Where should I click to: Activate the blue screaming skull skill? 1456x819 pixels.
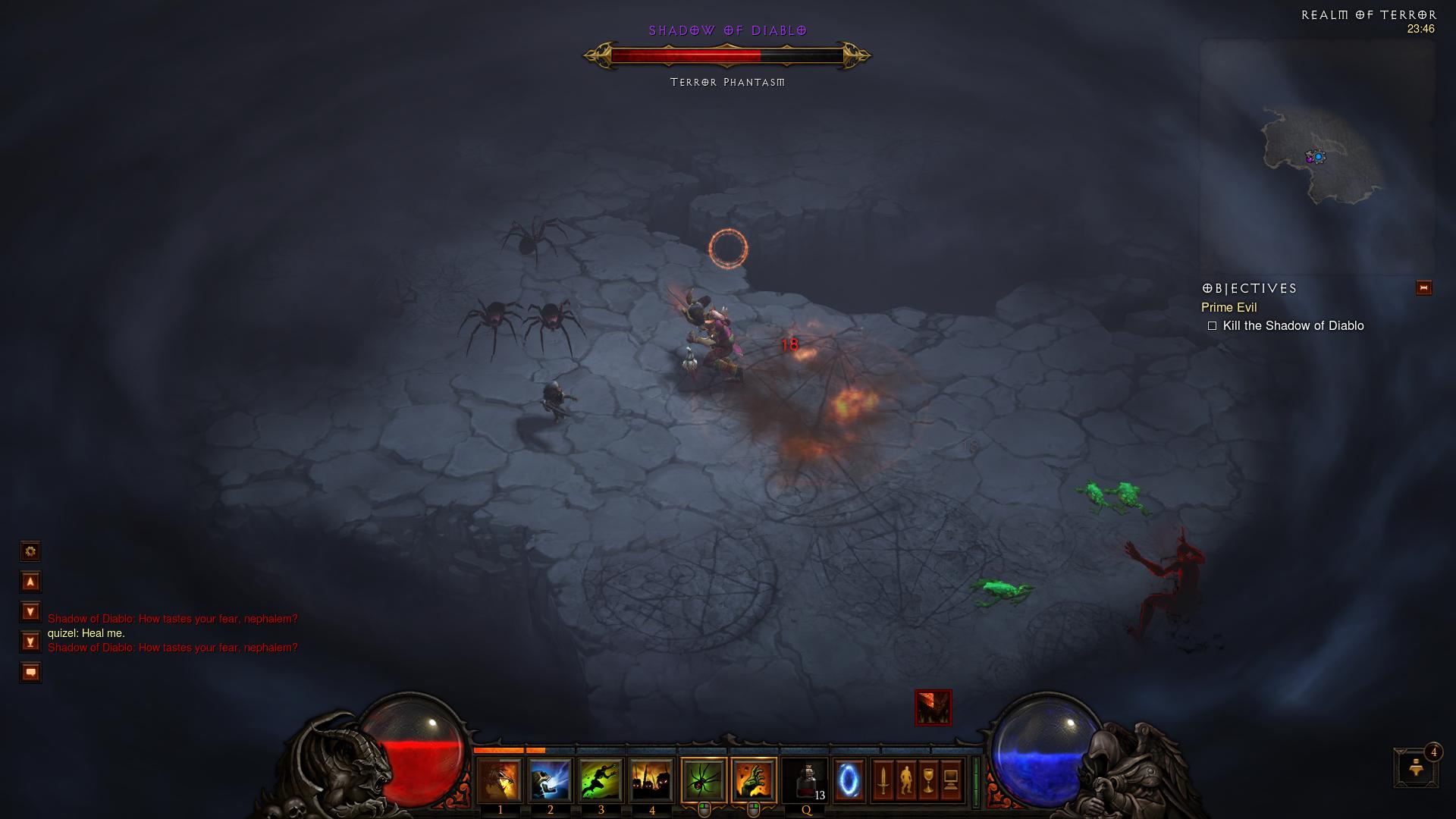[551, 780]
